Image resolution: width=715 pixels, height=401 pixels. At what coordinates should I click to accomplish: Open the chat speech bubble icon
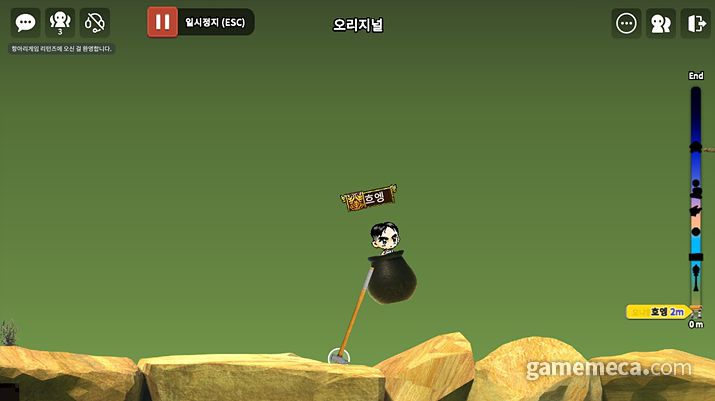[26, 22]
